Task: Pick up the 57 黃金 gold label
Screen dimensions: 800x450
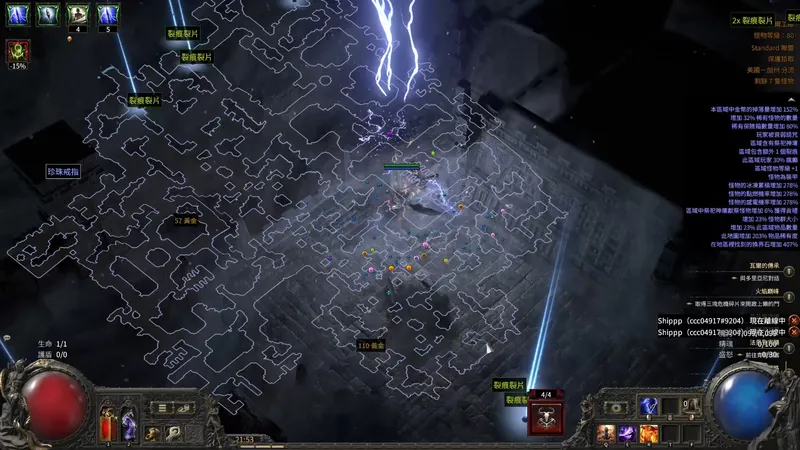Action: click(x=186, y=220)
